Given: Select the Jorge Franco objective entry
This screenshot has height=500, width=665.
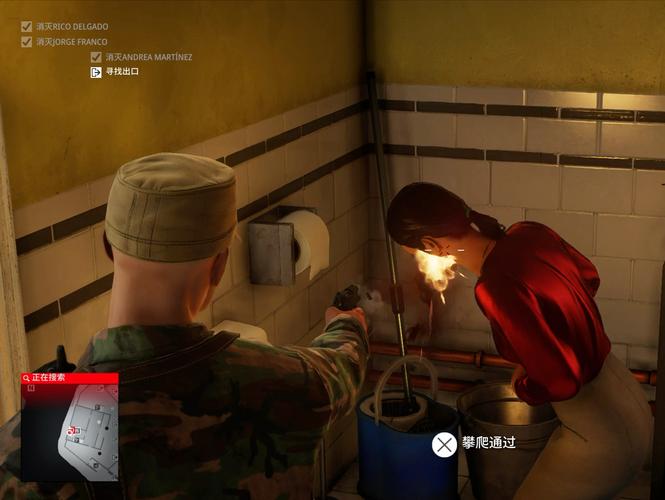Looking at the screenshot, I should [x=71, y=42].
